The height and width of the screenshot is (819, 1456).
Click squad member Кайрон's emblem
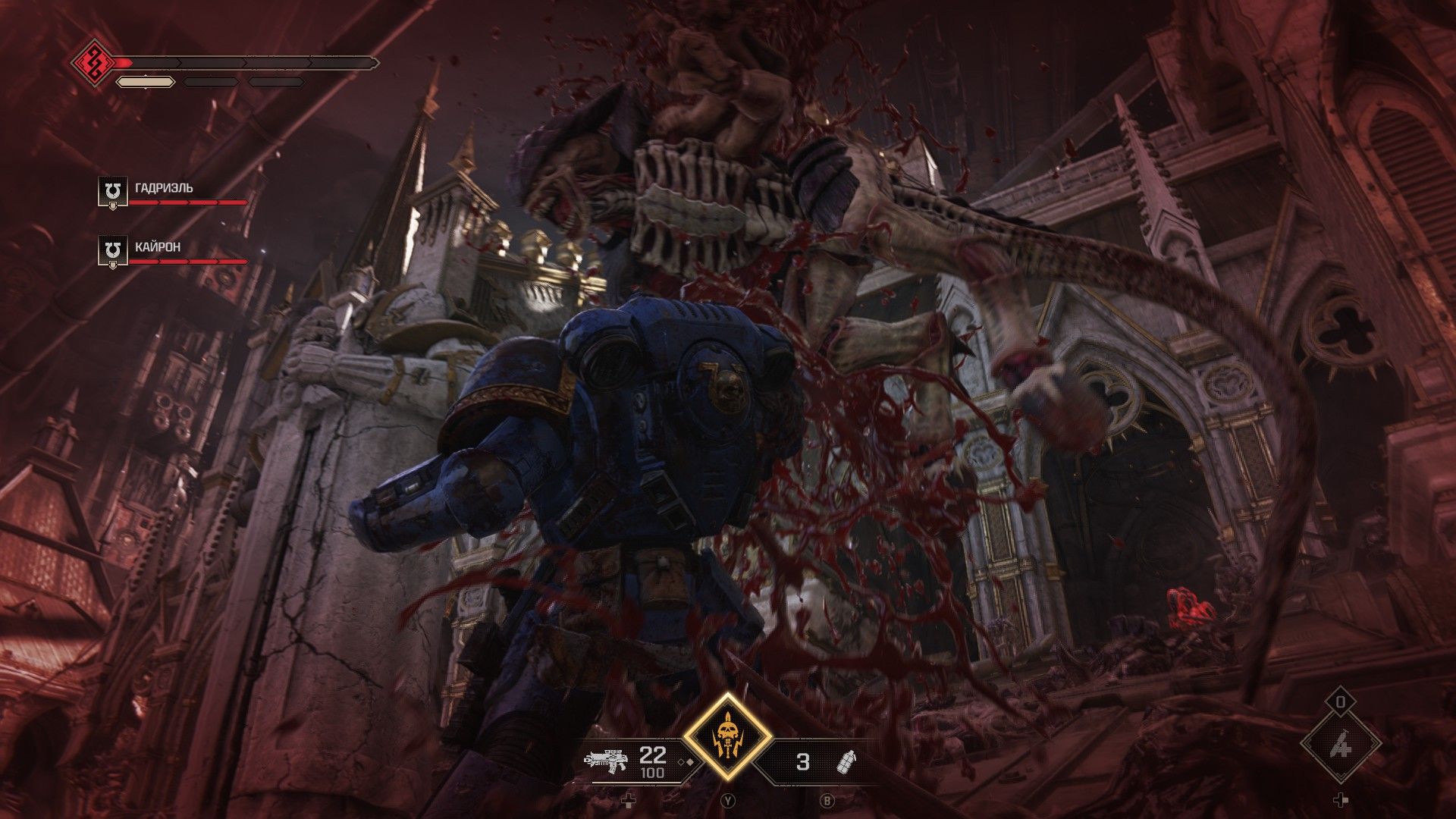[x=113, y=251]
